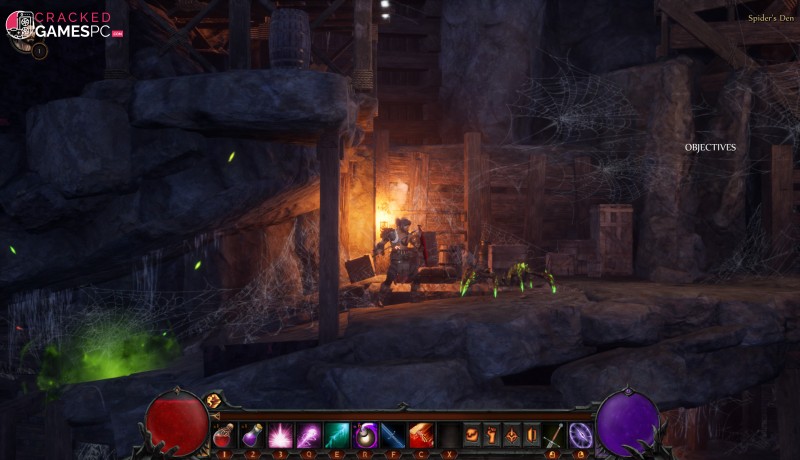The image size is (800, 460).
Task: Select the purple bomb orb skill
Action: (366, 435)
